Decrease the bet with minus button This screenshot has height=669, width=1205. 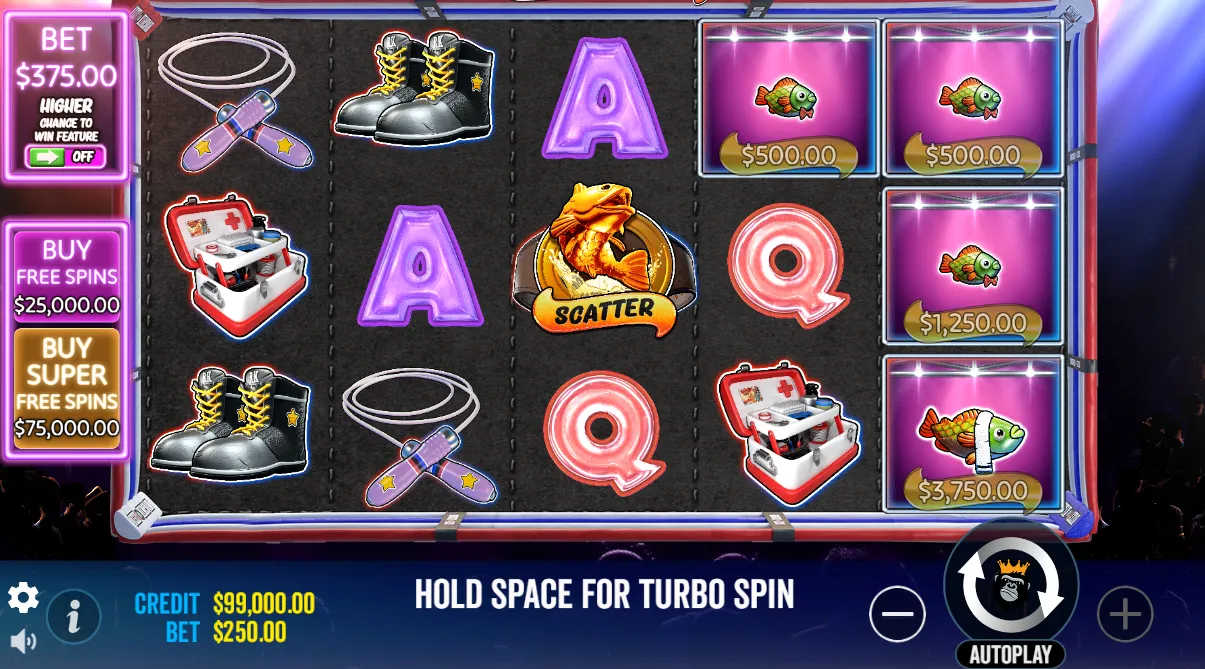(x=897, y=613)
